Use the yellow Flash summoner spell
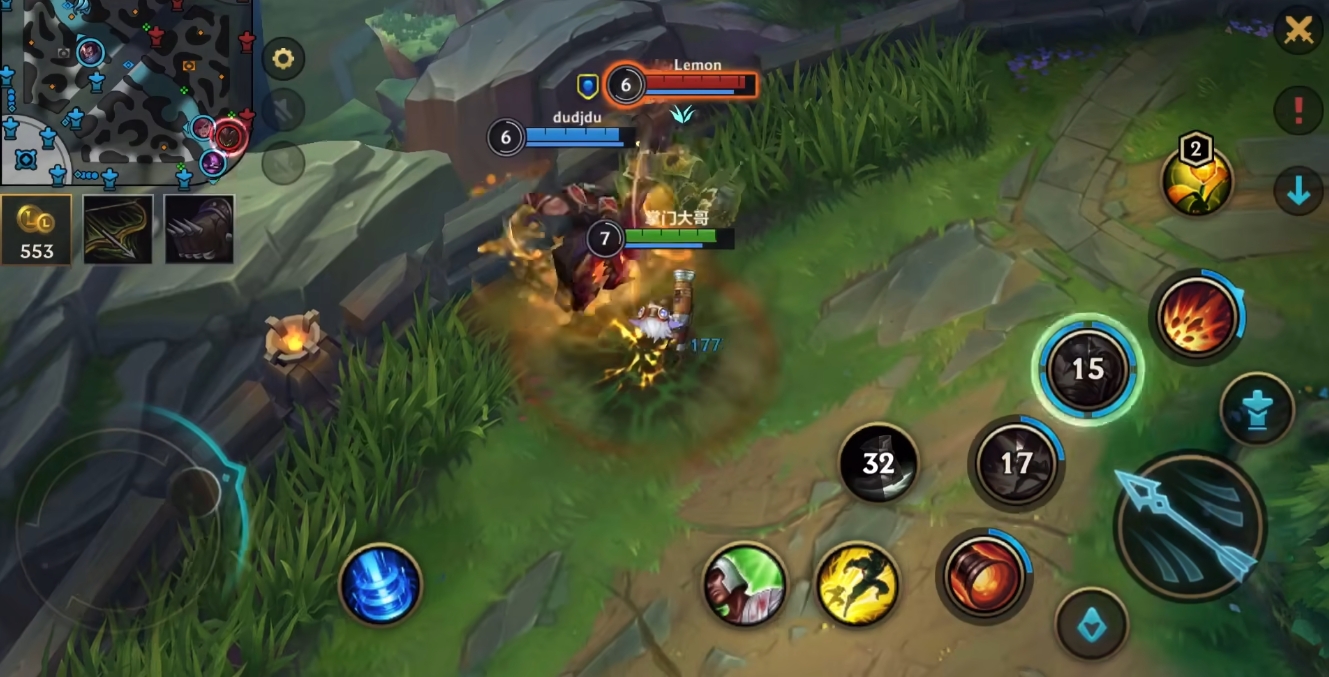Viewport: 1329px width, 677px height. click(857, 585)
